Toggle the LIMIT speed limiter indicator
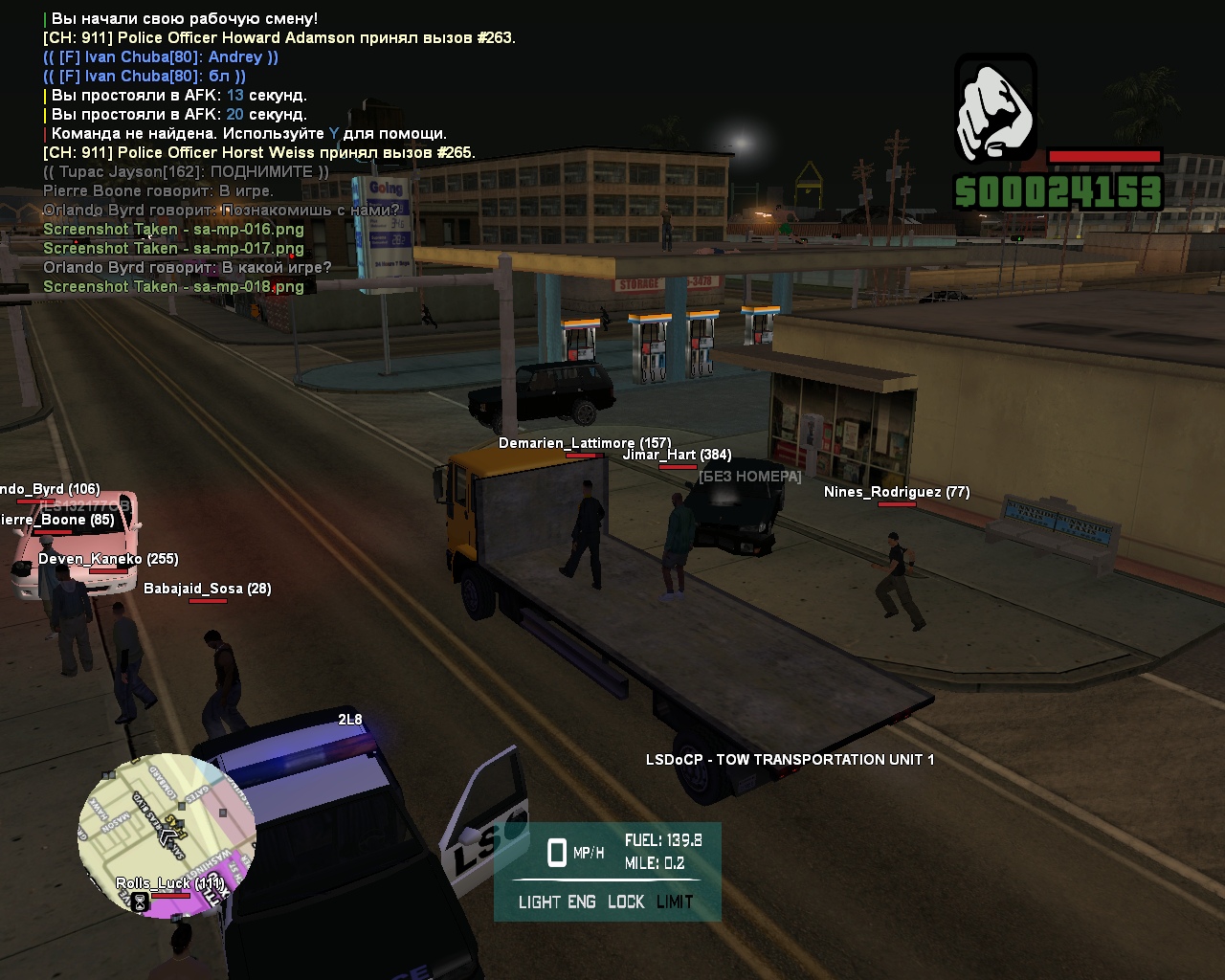This screenshot has height=980, width=1225. pyautogui.click(x=675, y=902)
